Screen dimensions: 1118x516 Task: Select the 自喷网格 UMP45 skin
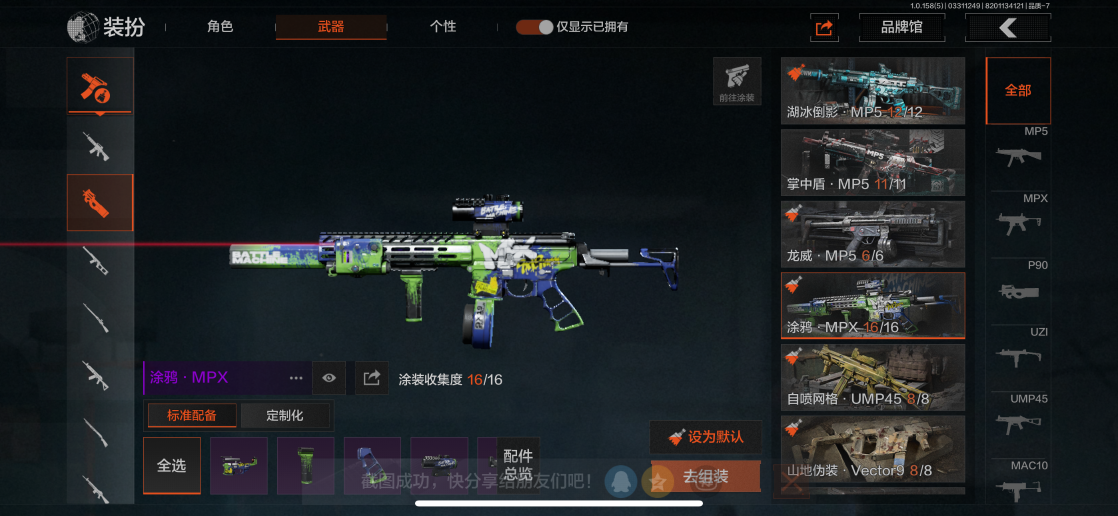click(873, 377)
